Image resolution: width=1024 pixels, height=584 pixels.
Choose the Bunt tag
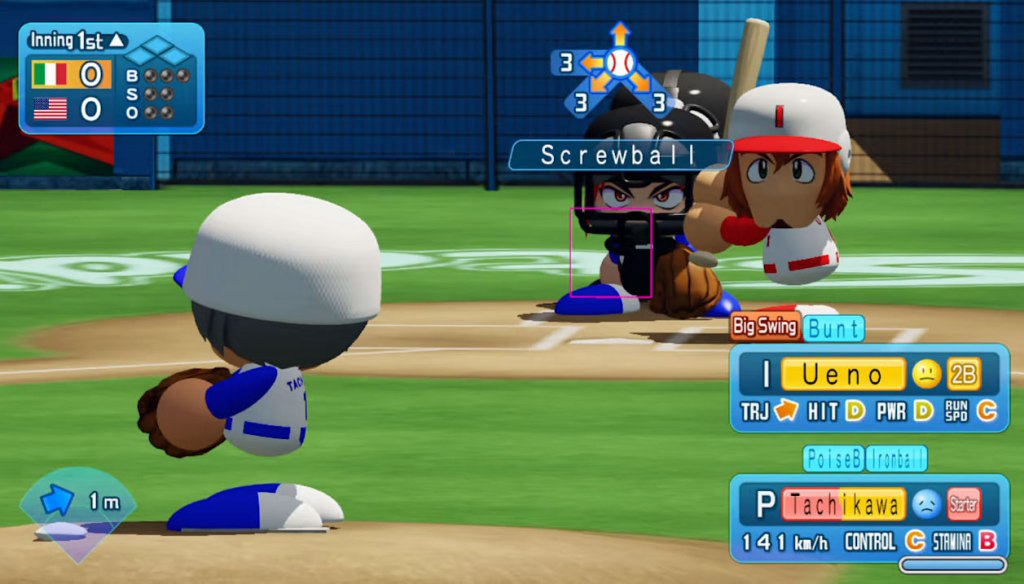pos(834,328)
